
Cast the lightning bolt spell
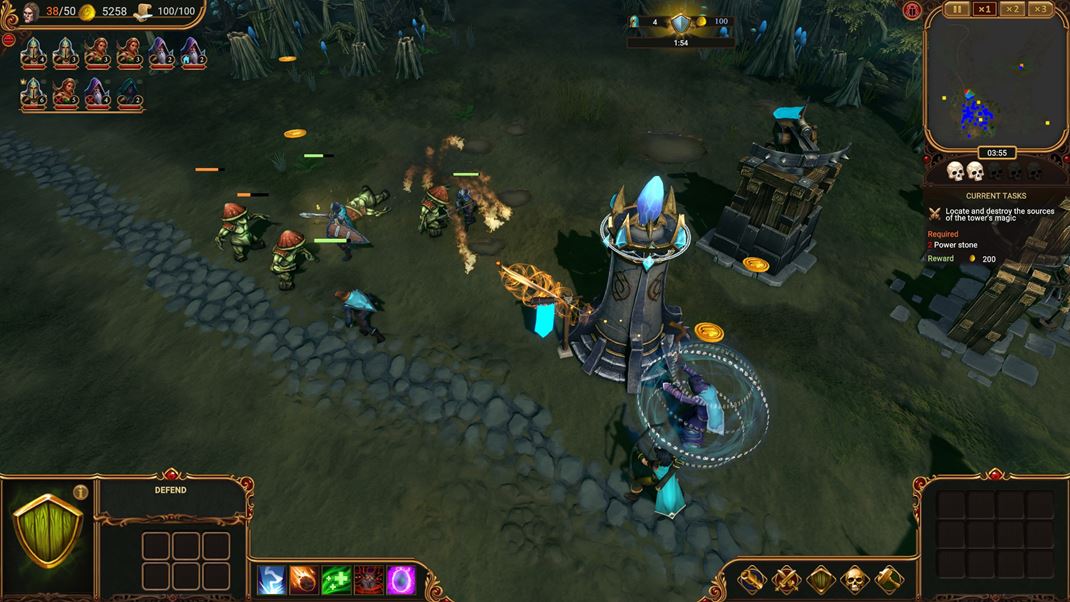[271, 579]
